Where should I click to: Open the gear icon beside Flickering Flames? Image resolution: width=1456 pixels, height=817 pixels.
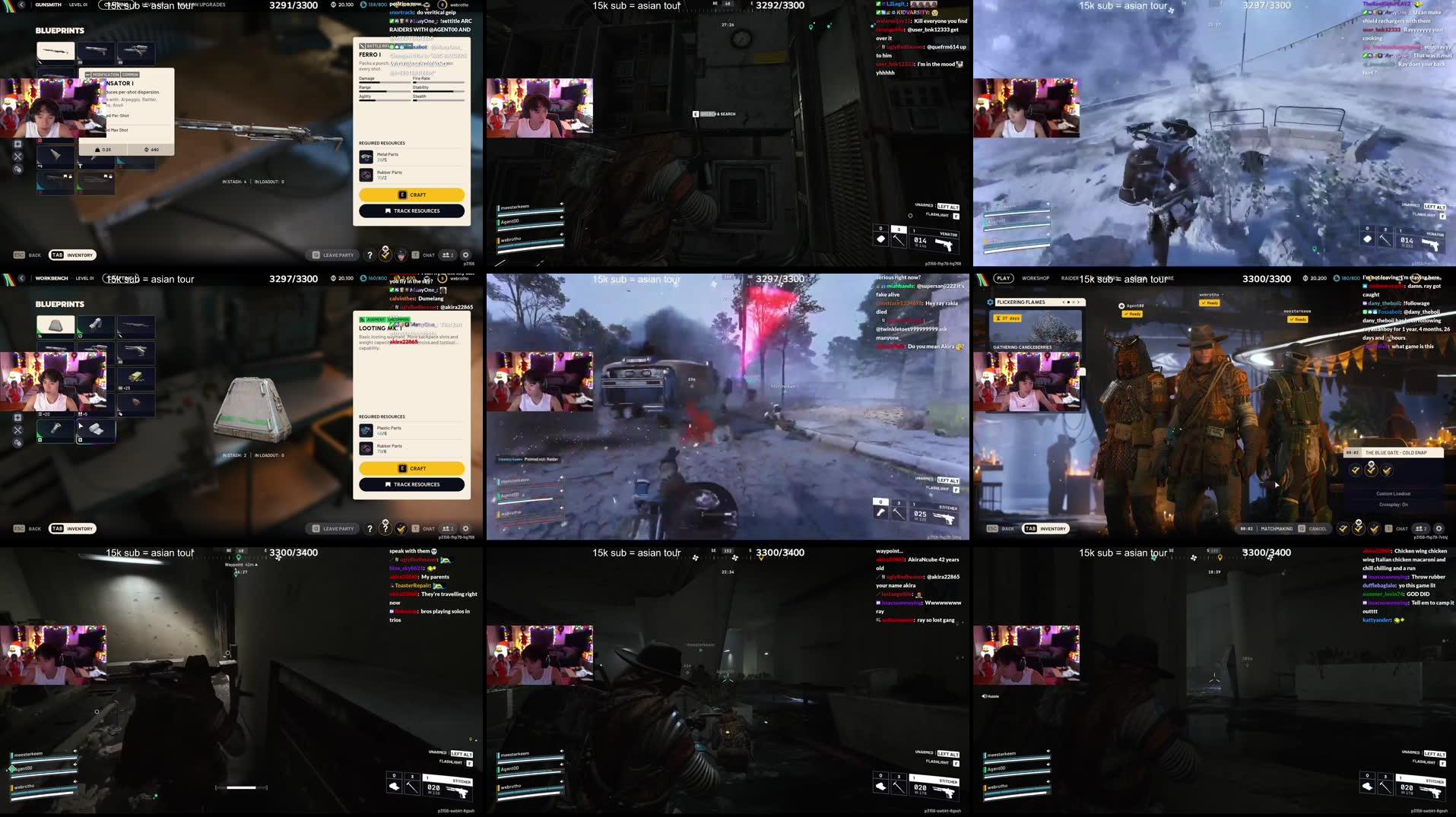[990, 302]
